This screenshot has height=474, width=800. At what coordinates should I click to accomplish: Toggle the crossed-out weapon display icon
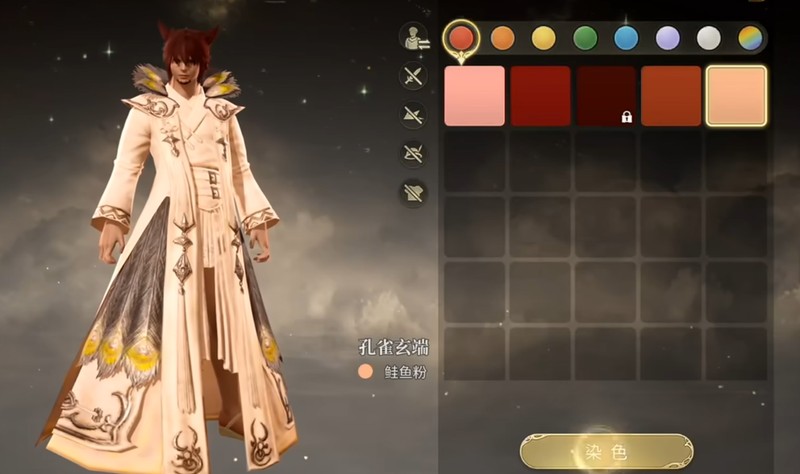point(413,76)
